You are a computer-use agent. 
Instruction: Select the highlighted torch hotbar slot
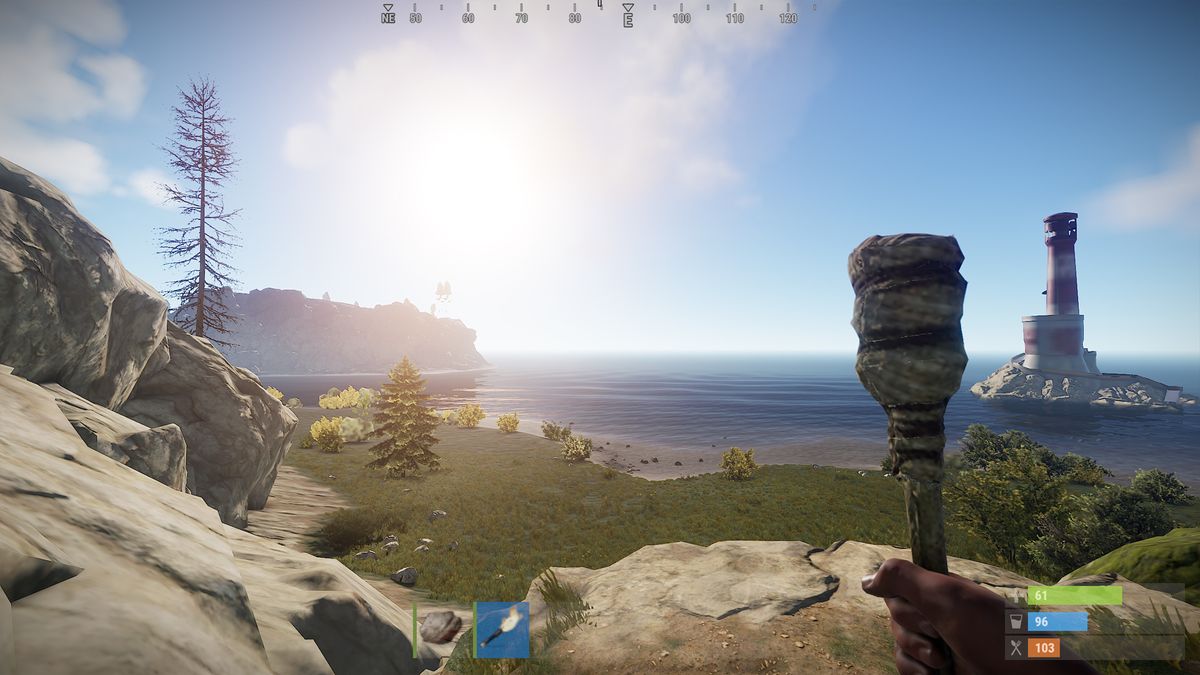(502, 629)
